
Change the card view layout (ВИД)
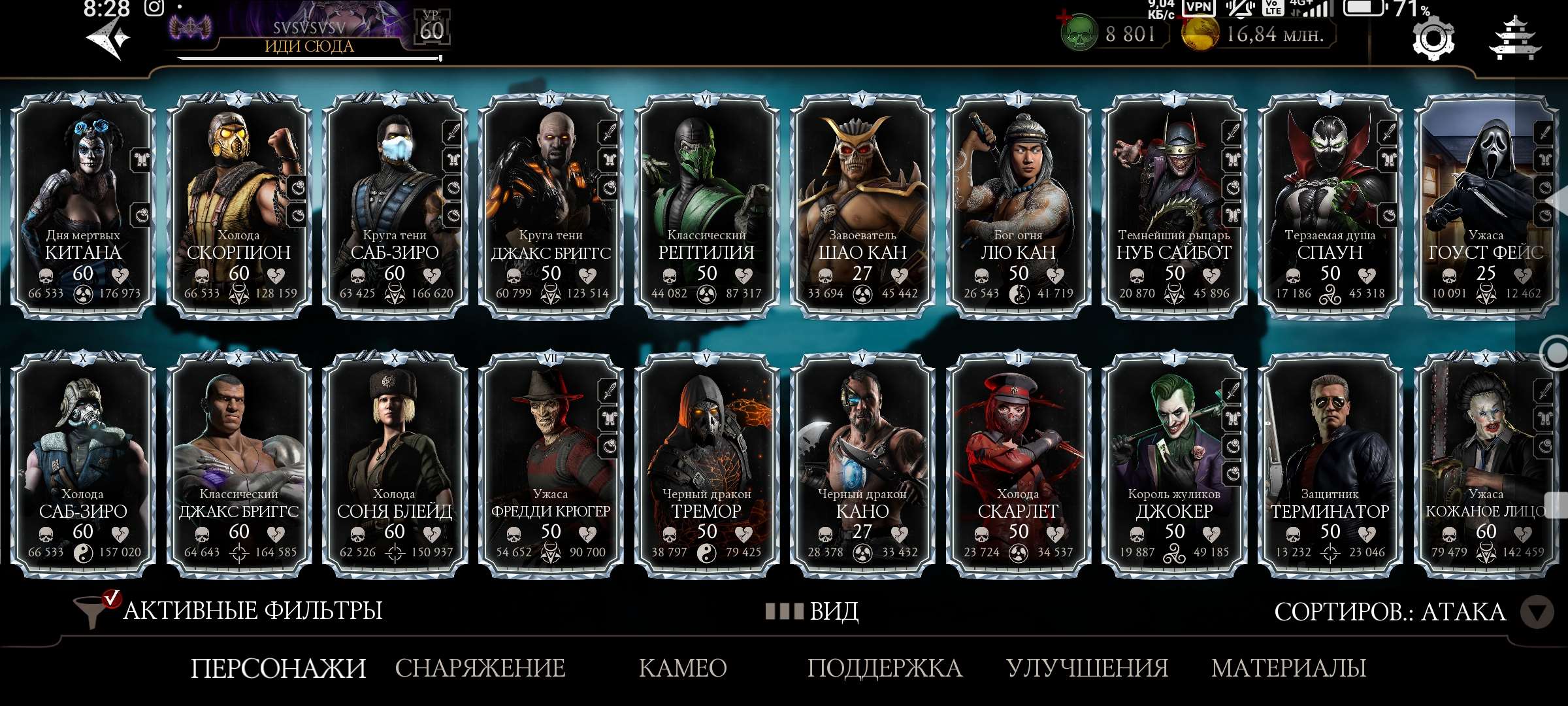[x=813, y=611]
